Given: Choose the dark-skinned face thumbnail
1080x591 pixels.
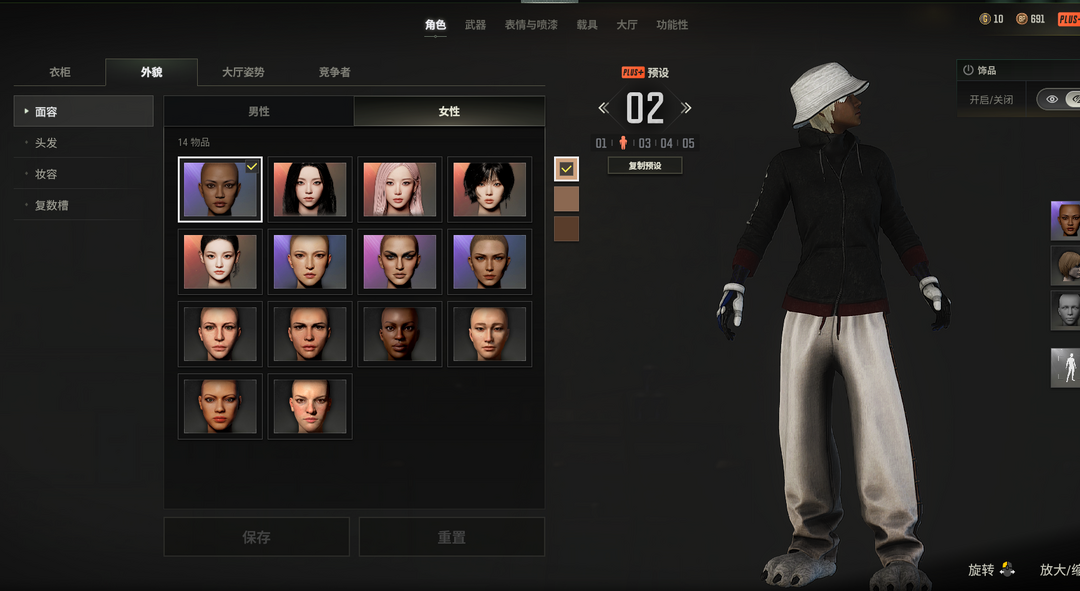Looking at the screenshot, I should click(x=400, y=334).
